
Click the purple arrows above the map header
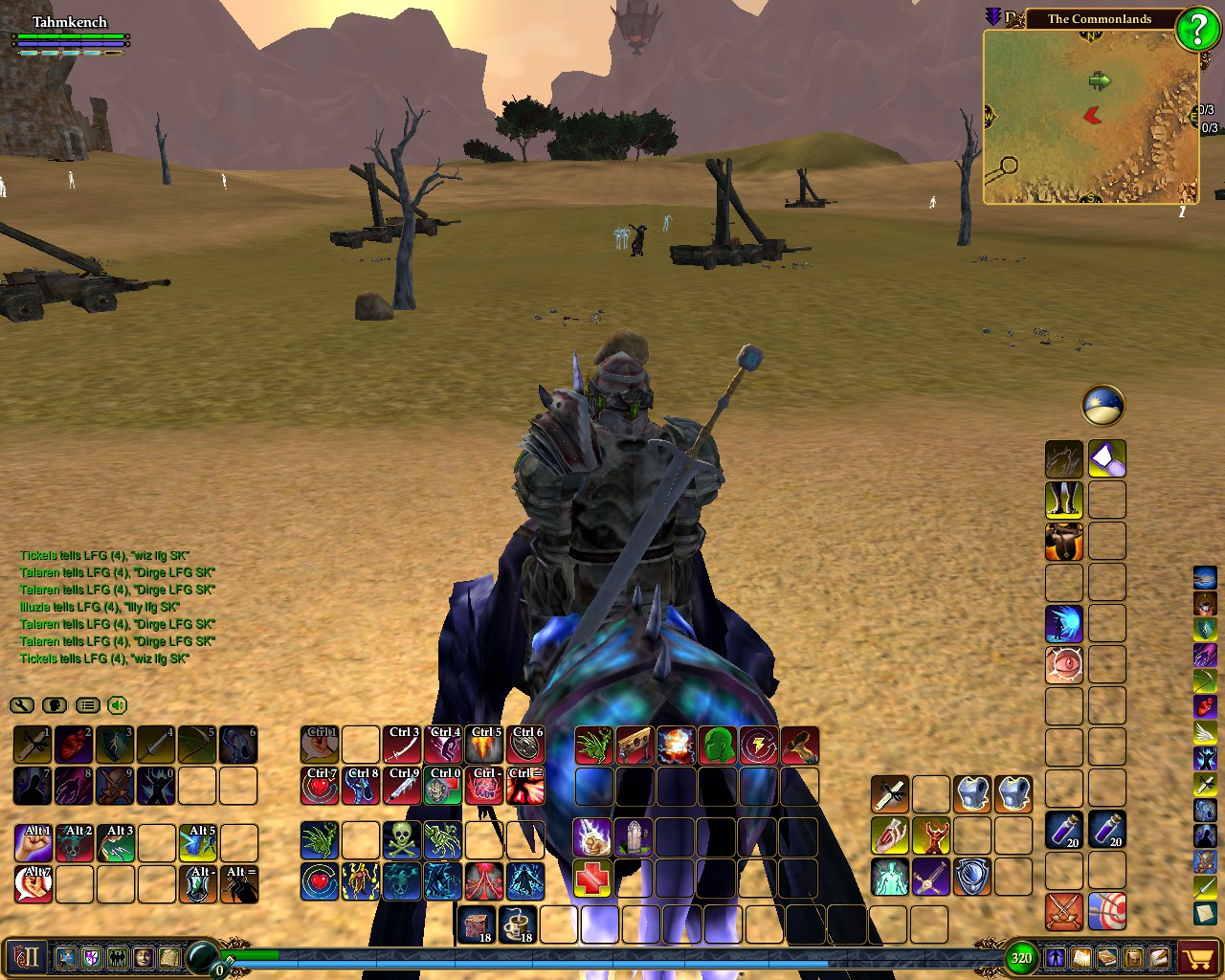[991, 14]
